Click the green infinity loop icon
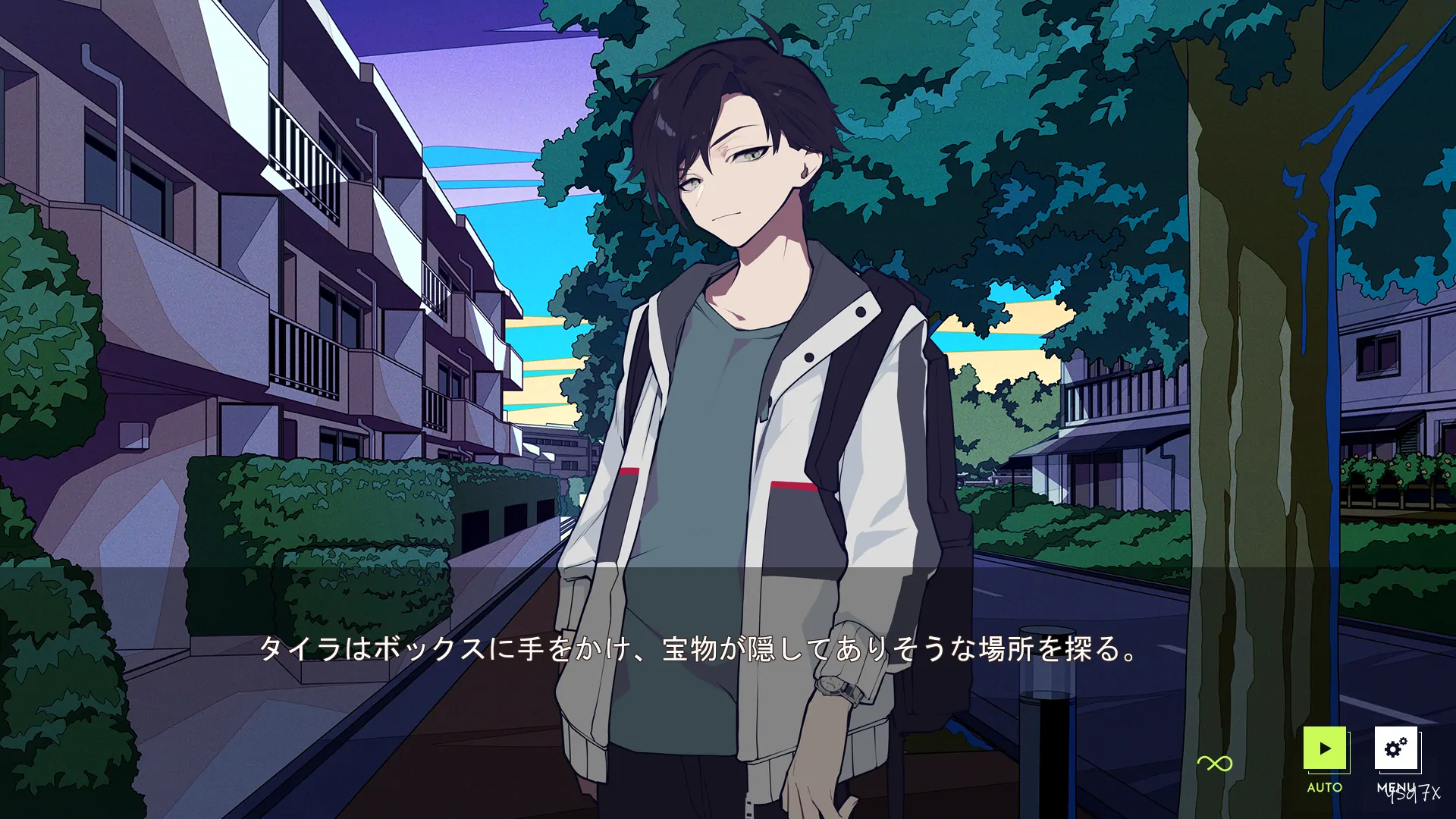Image resolution: width=1456 pixels, height=819 pixels. 1215,764
